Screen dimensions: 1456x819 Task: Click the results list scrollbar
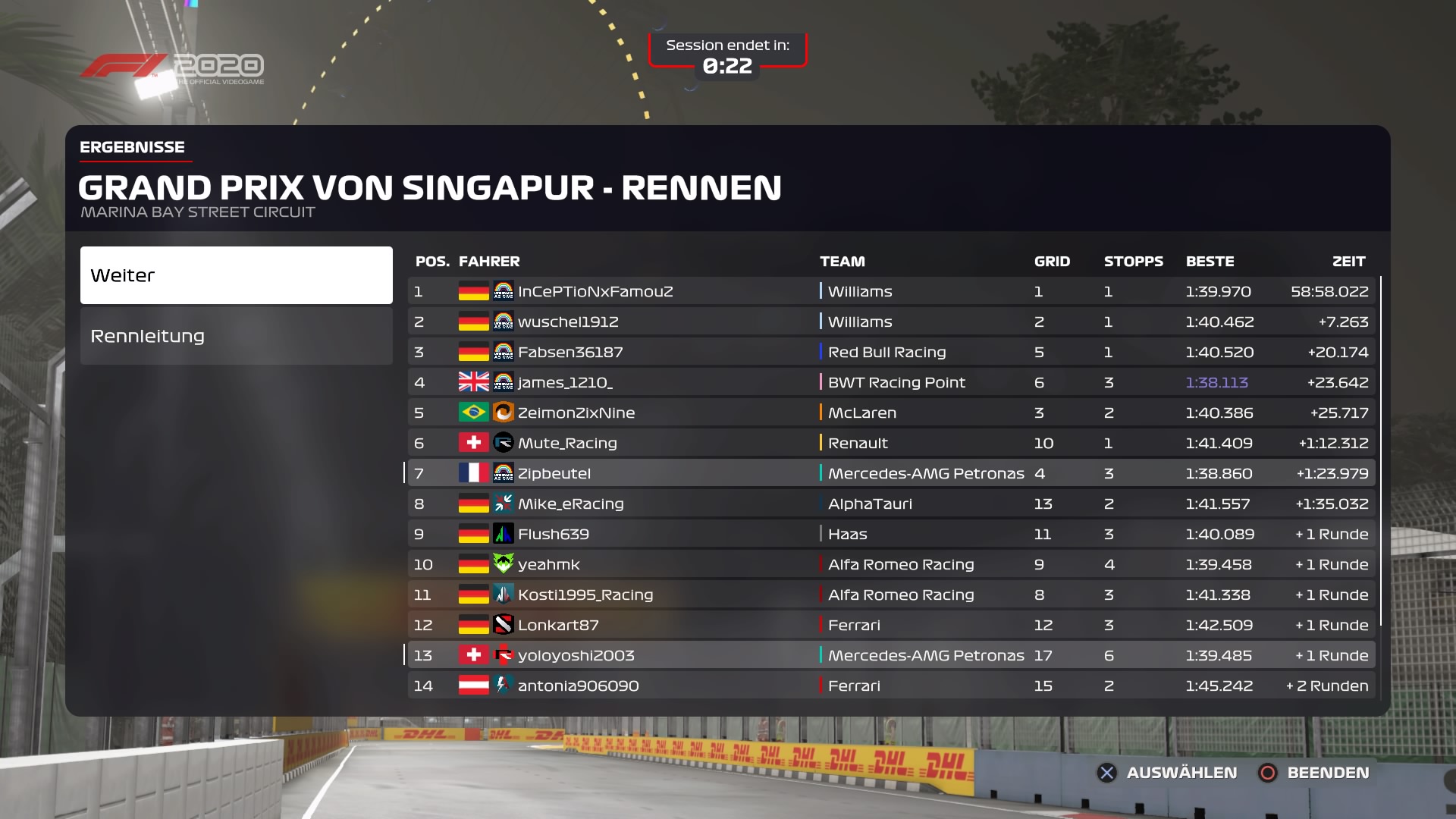[x=1381, y=451]
